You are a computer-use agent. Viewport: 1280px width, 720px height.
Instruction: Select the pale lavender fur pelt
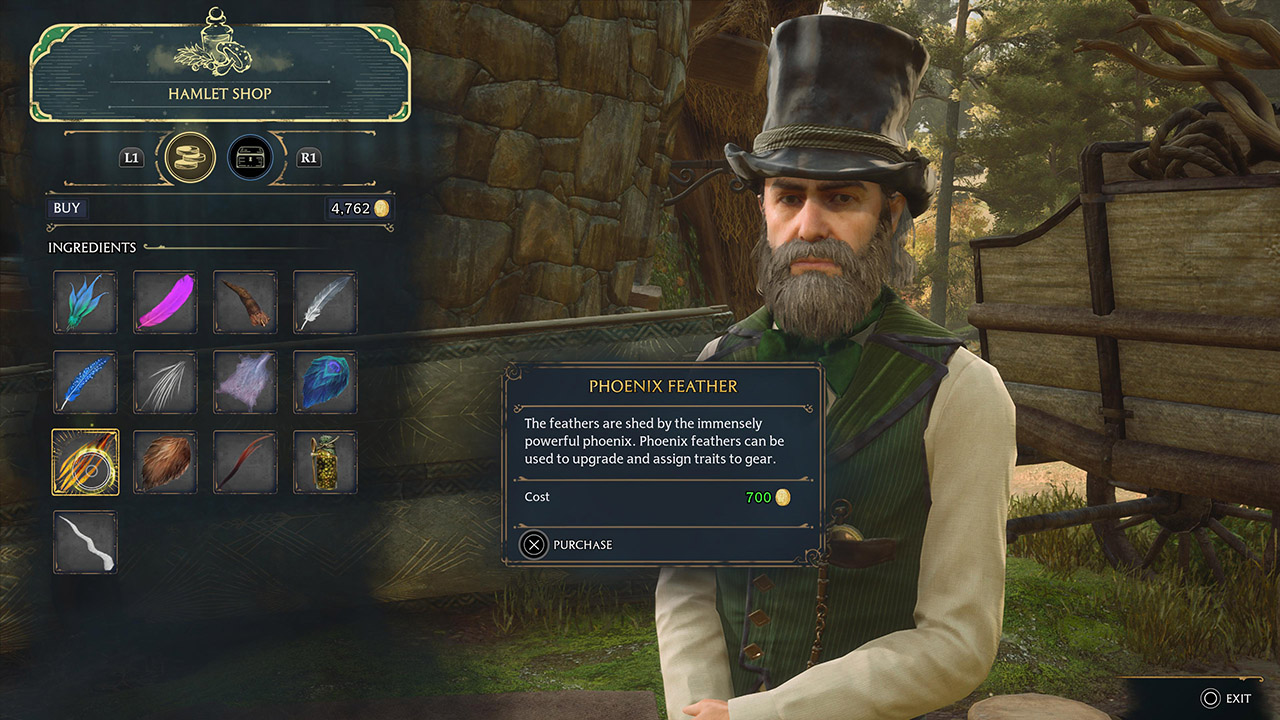(245, 382)
